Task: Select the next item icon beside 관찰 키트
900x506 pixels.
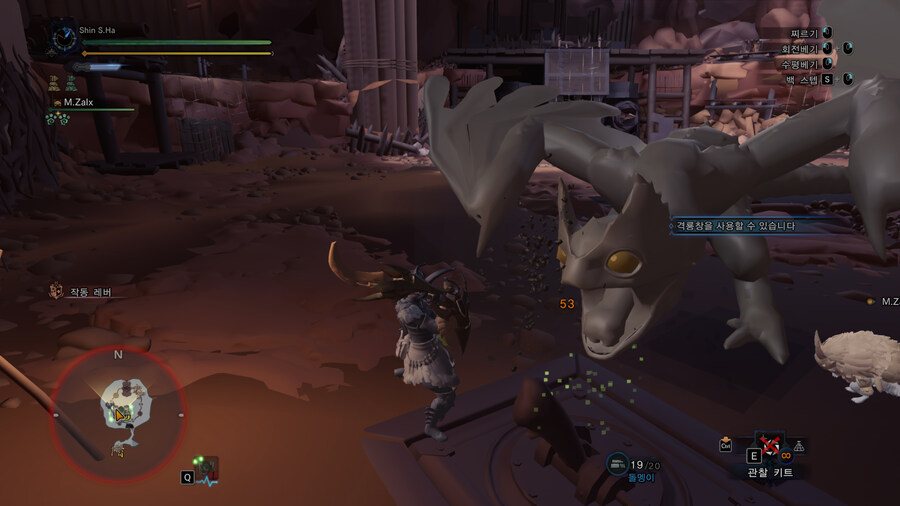Action: click(799, 447)
